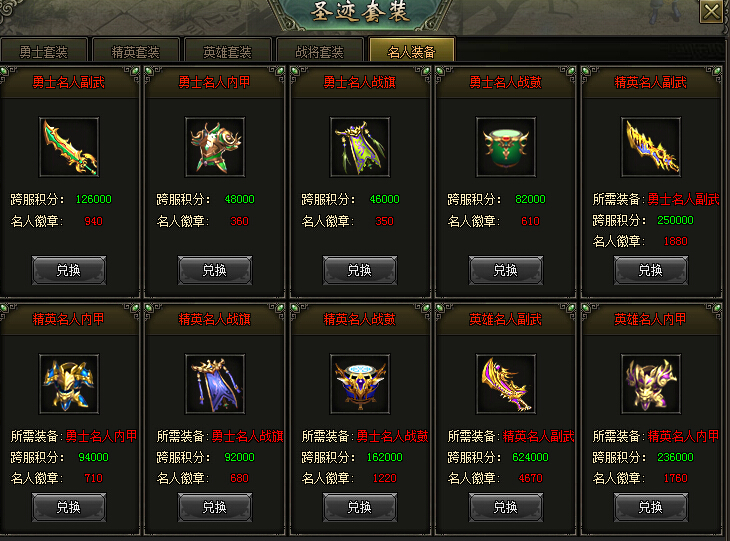
Task: Click 兑换 under 英雄名人内甲
Action: click(651, 507)
